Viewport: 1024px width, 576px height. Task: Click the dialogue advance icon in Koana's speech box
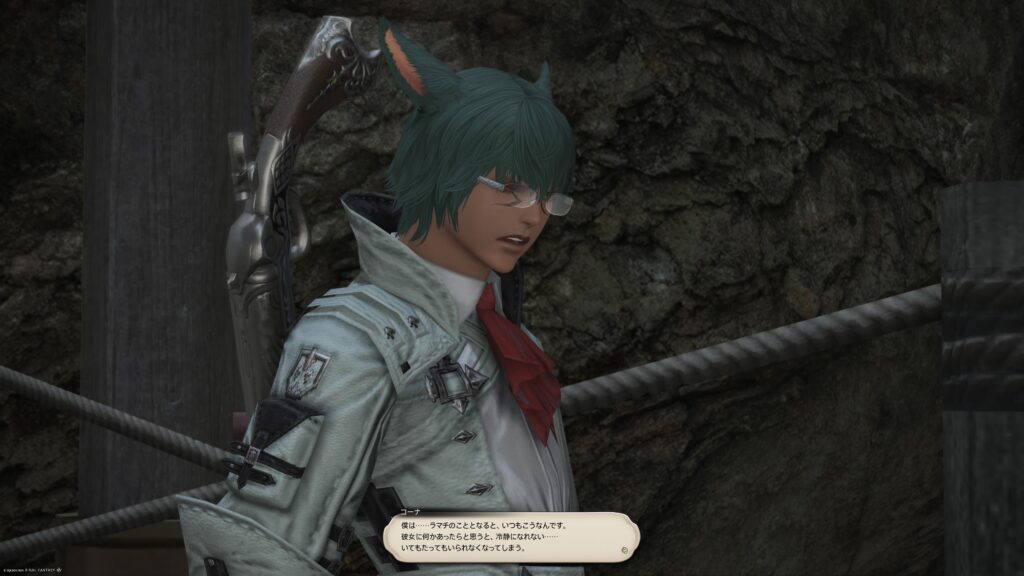click(625, 548)
